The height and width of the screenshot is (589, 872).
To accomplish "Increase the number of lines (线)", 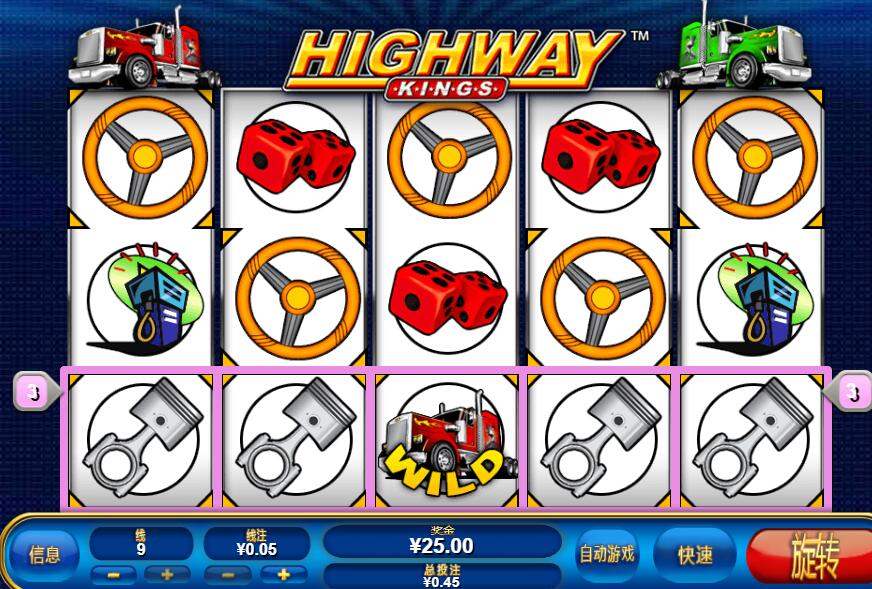I will pyautogui.click(x=166, y=575).
